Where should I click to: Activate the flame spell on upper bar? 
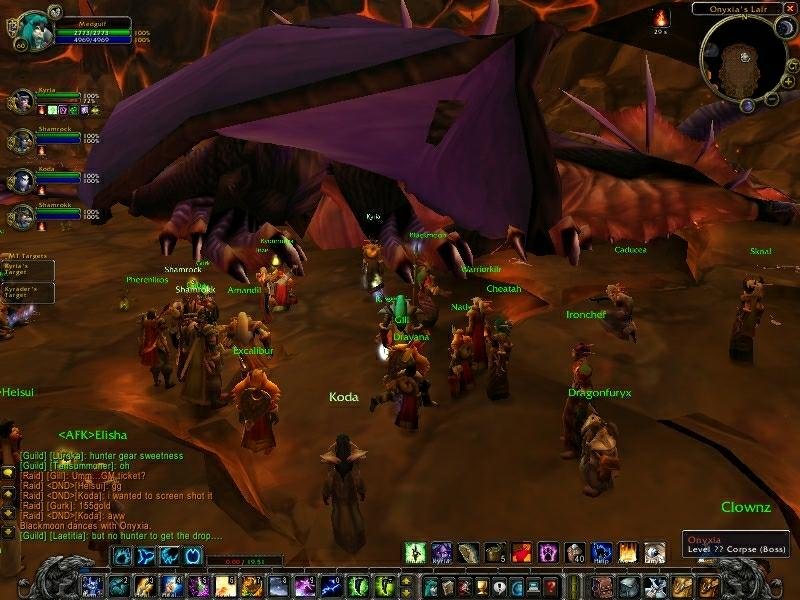[628, 552]
